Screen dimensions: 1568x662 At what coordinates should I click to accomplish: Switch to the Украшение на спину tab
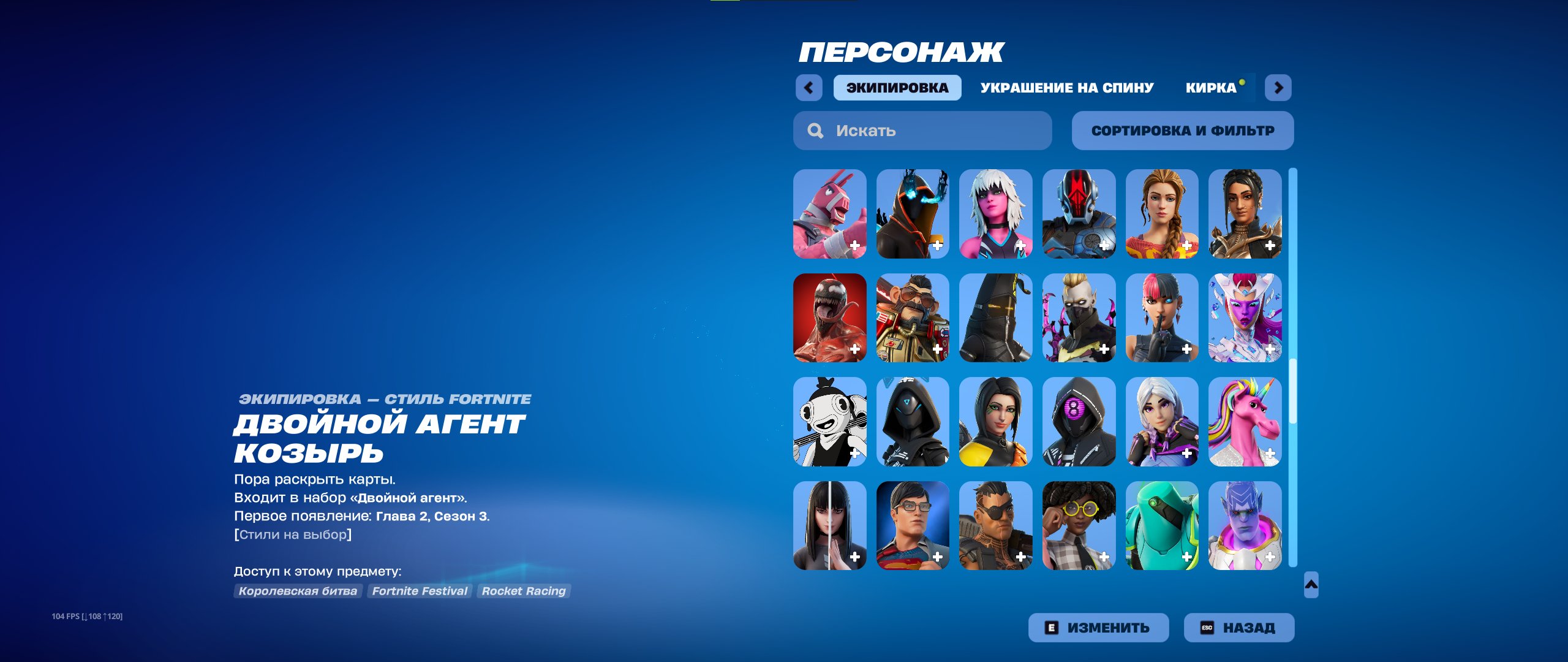pos(1067,87)
